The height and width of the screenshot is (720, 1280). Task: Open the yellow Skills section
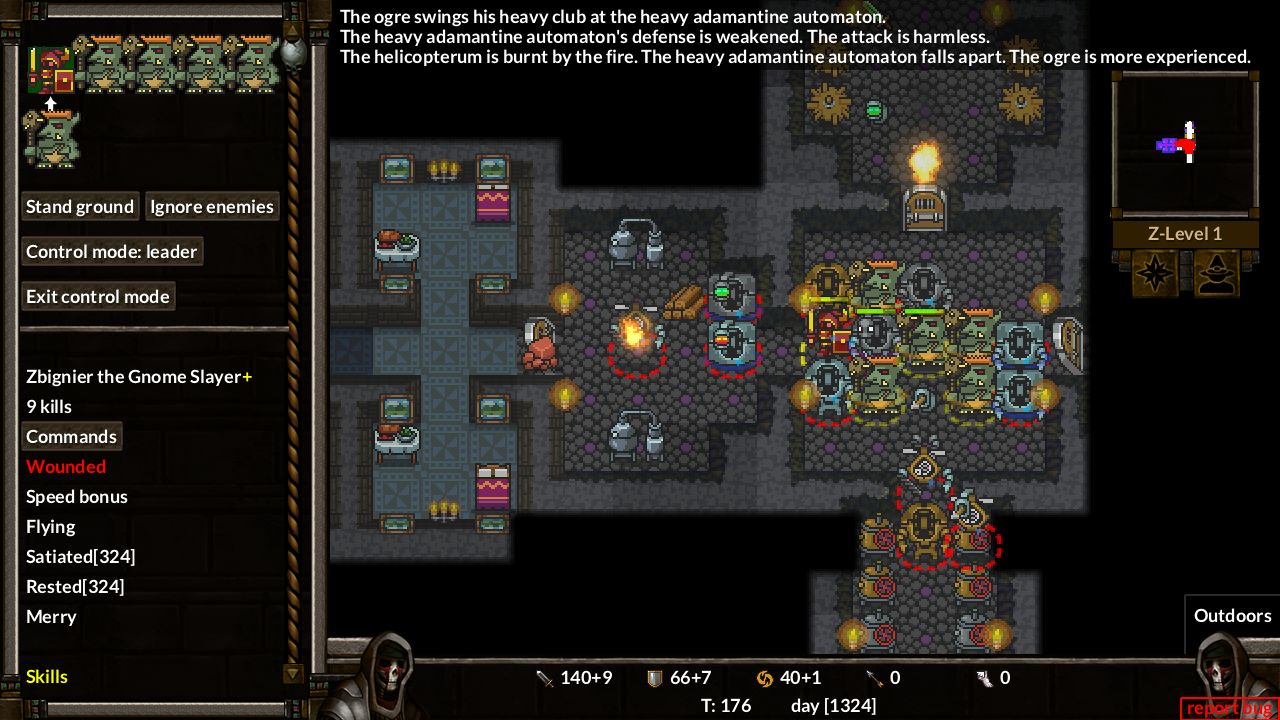point(47,677)
